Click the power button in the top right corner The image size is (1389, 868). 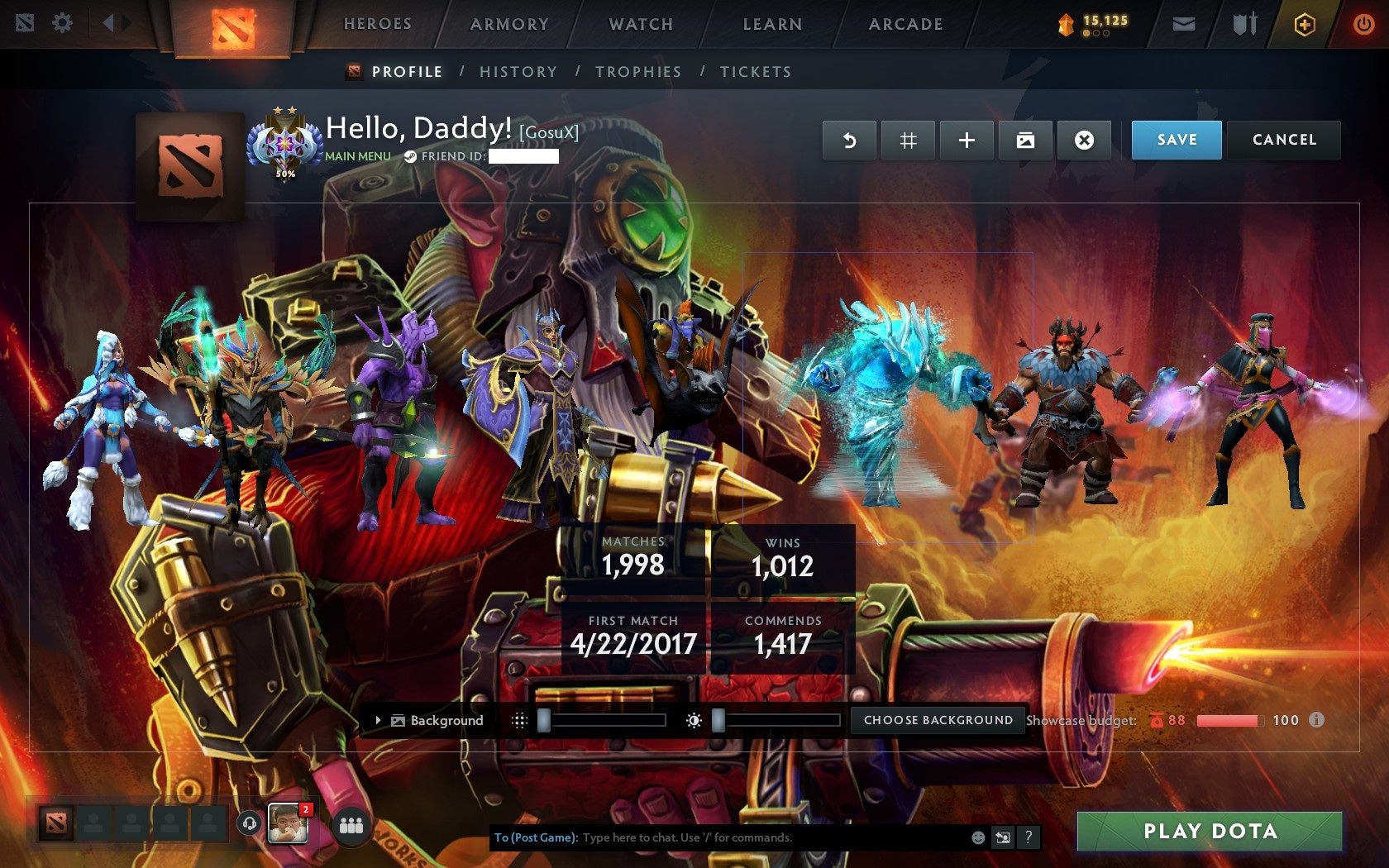click(1363, 23)
